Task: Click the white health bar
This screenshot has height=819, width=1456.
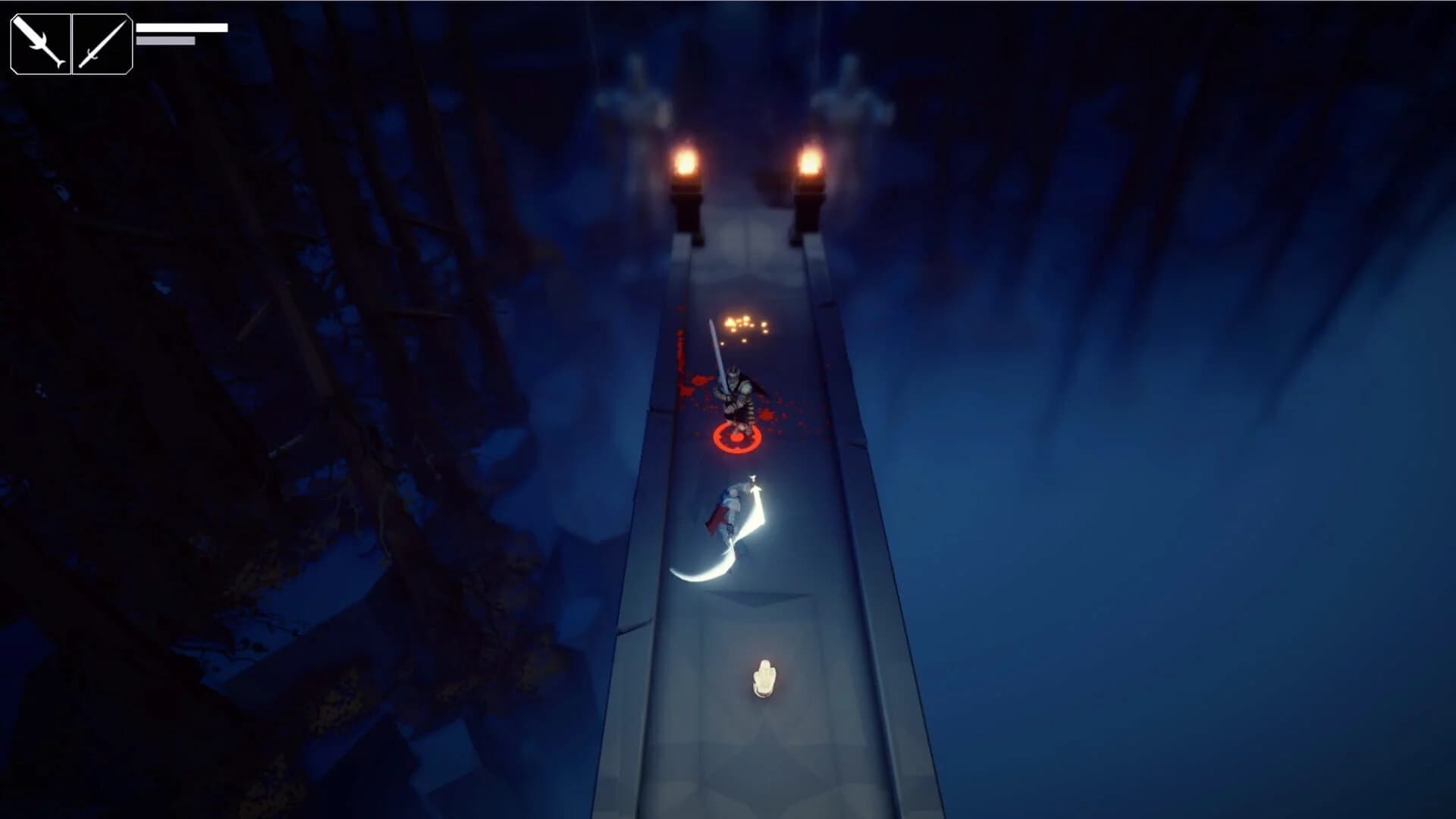Action: (182, 26)
